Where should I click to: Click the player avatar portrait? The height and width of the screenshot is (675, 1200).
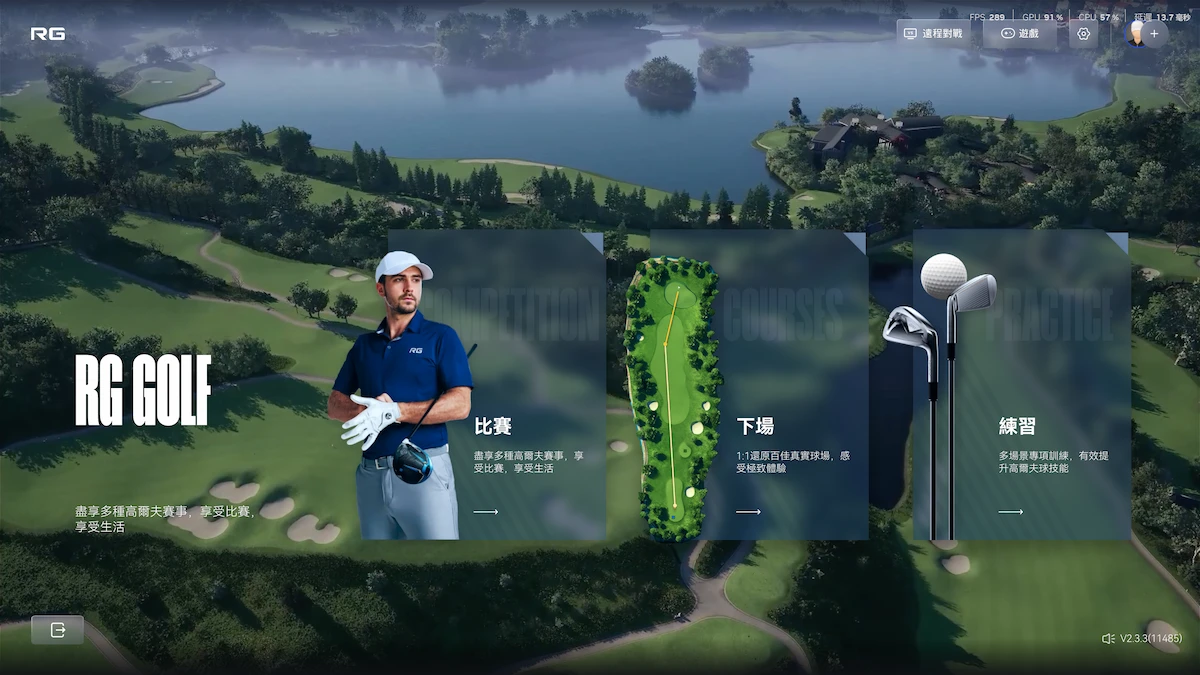[1137, 34]
